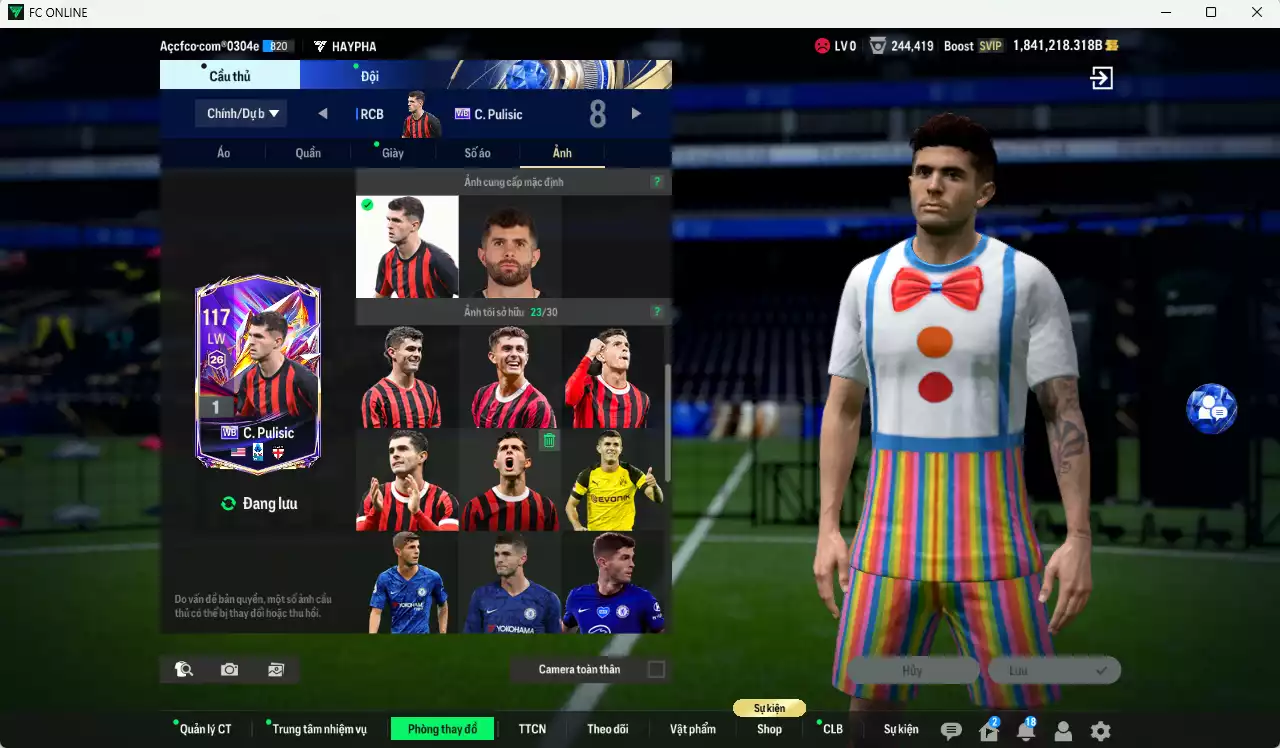Choose the yellow Dortmund kit photo
The width and height of the screenshot is (1280, 748).
612,481
